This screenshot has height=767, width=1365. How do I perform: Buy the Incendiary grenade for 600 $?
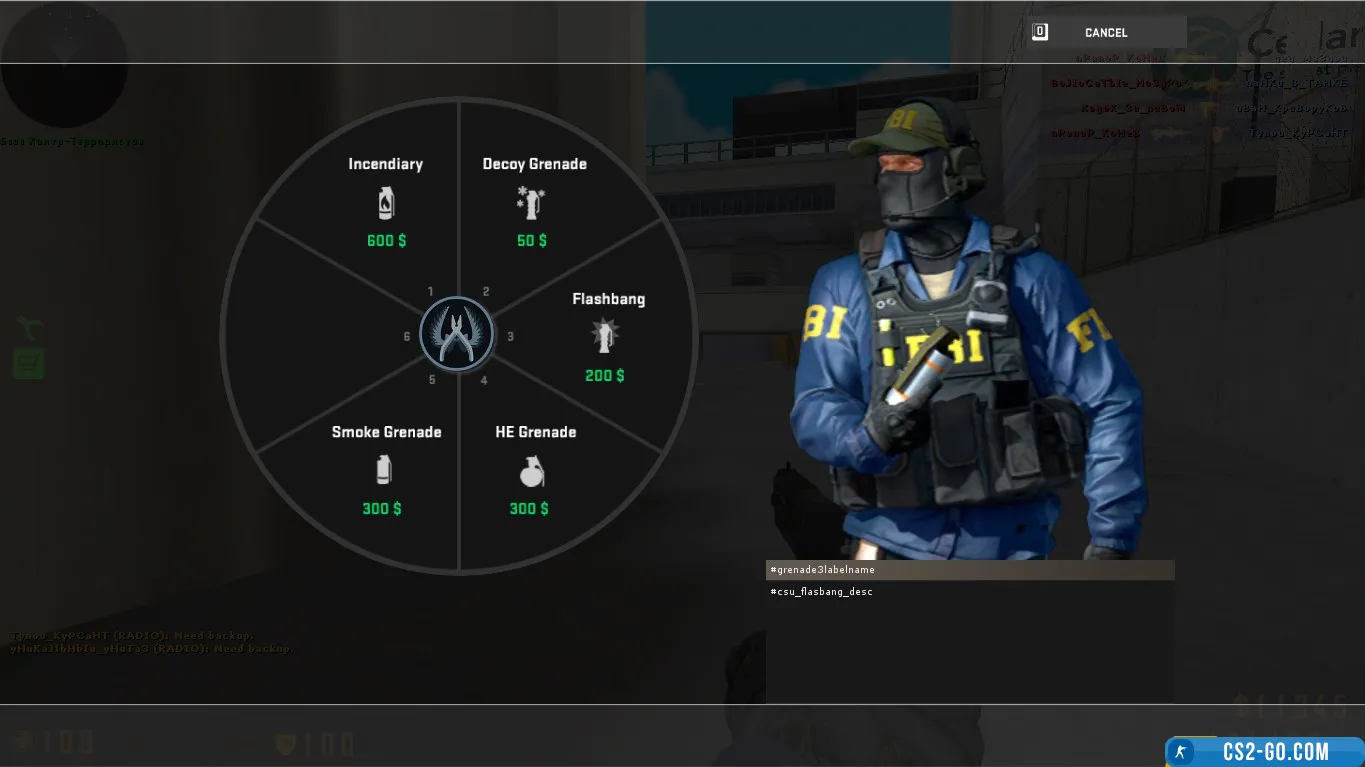385,201
